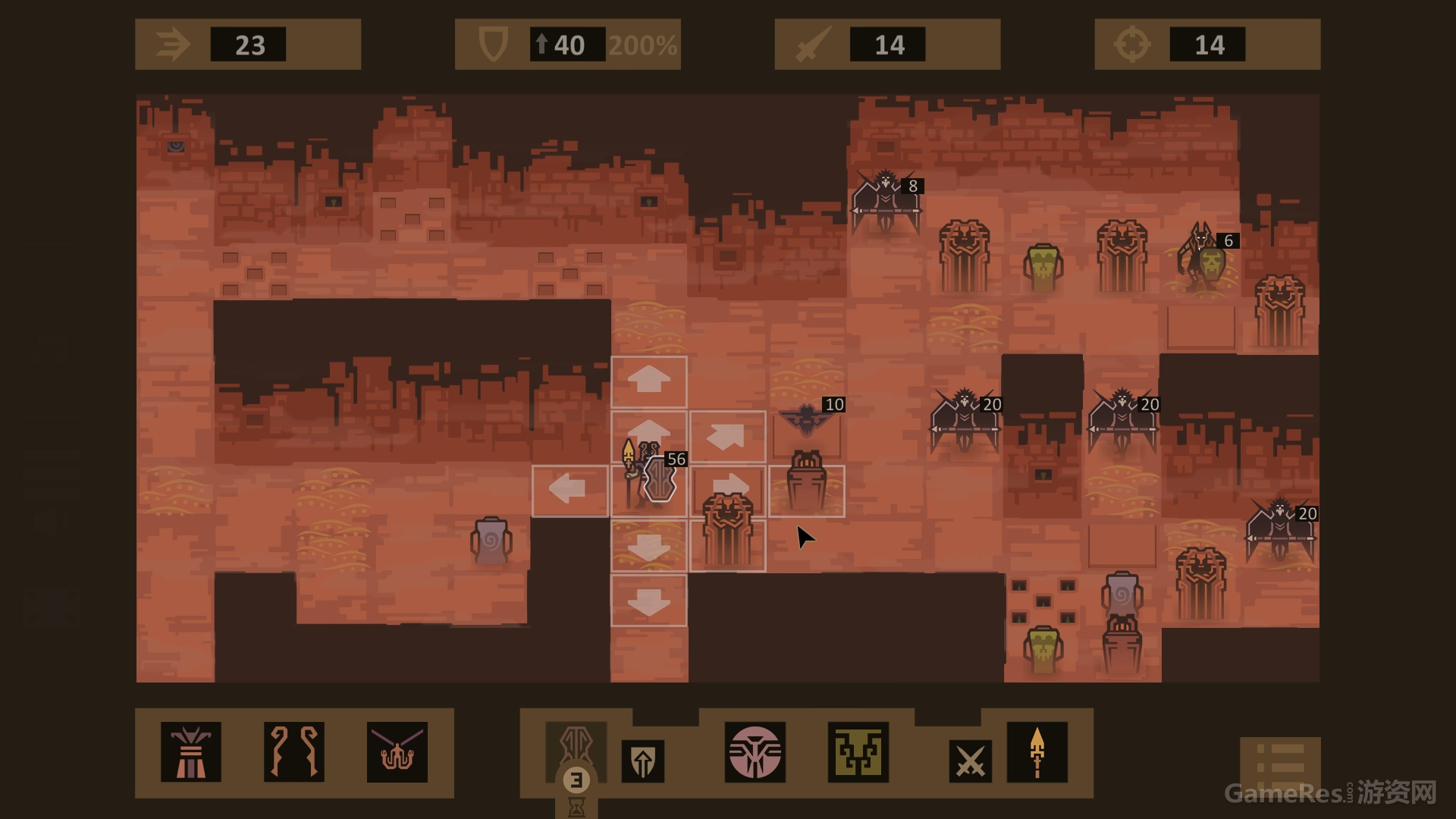1456x819 pixels.
Task: Select the fan-shaped totem ability icon
Action: coord(190,752)
